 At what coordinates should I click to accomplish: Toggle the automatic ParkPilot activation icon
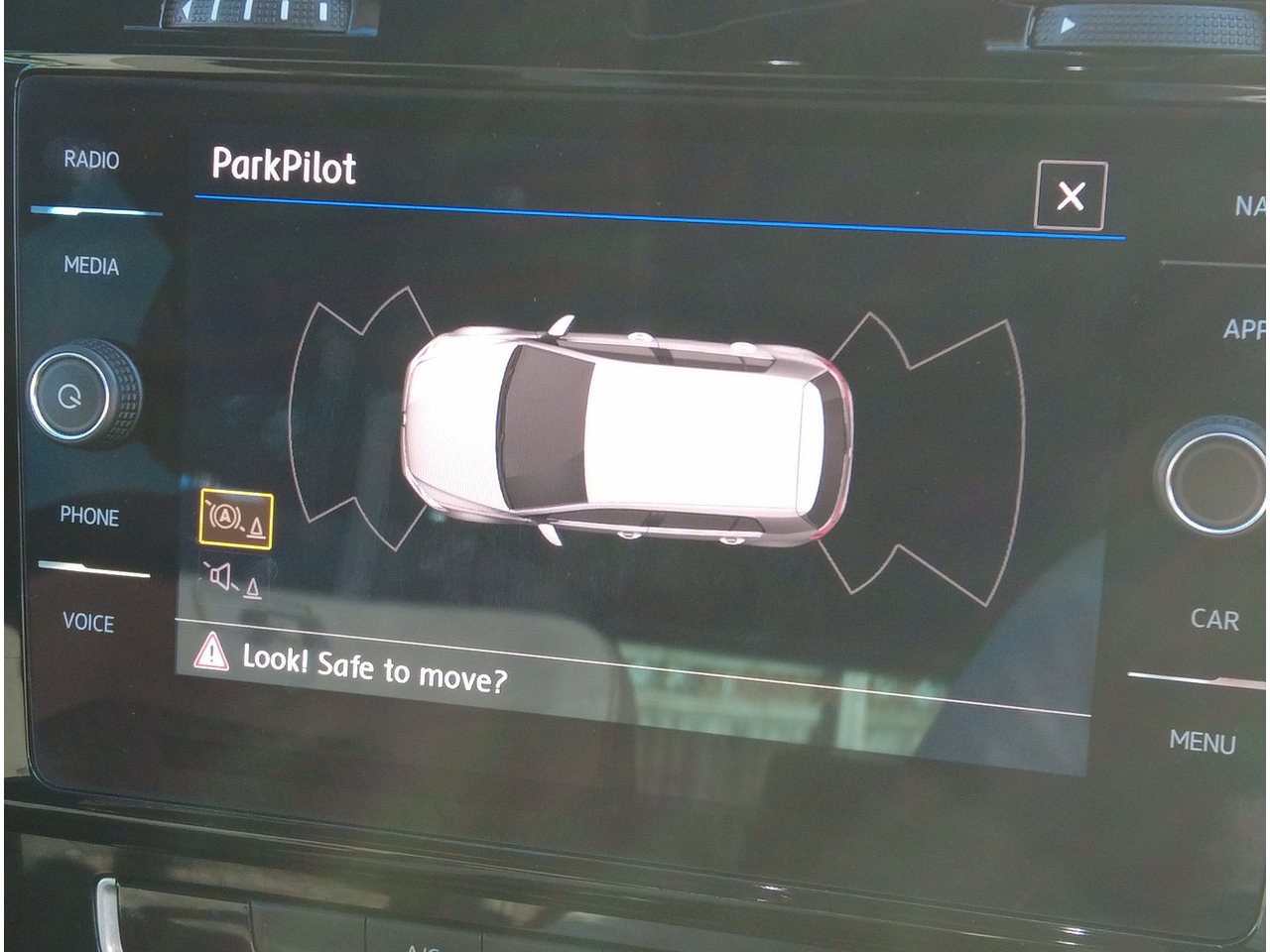coord(236,519)
